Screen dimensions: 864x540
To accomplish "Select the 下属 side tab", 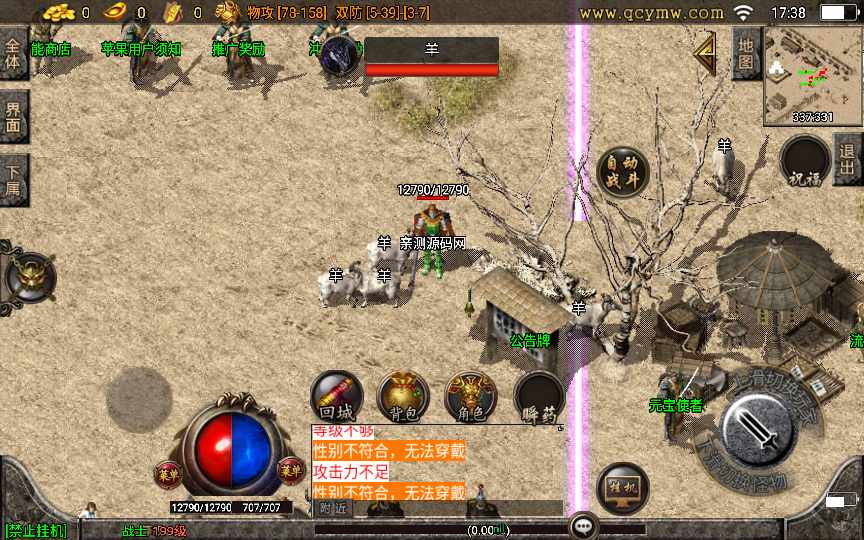I will click(x=13, y=179).
